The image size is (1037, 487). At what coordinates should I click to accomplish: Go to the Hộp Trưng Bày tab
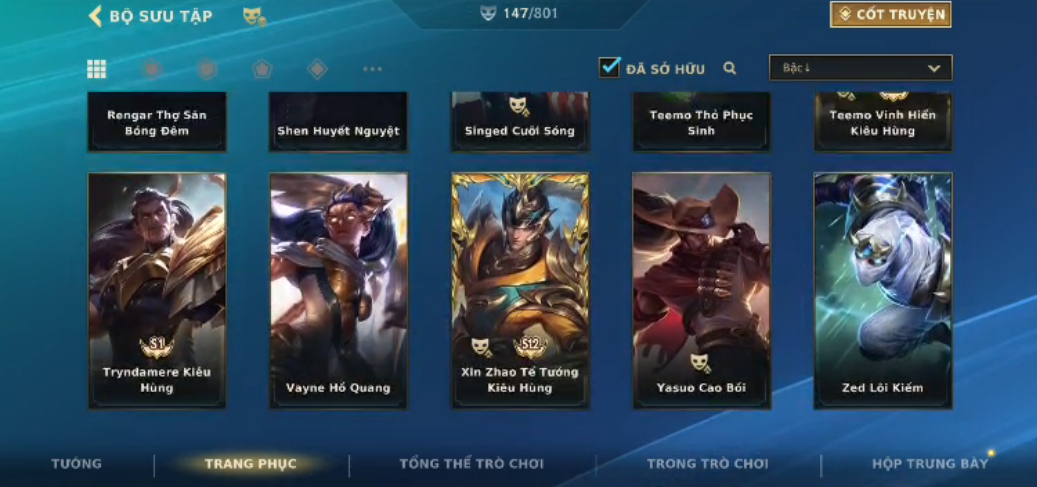point(929,464)
